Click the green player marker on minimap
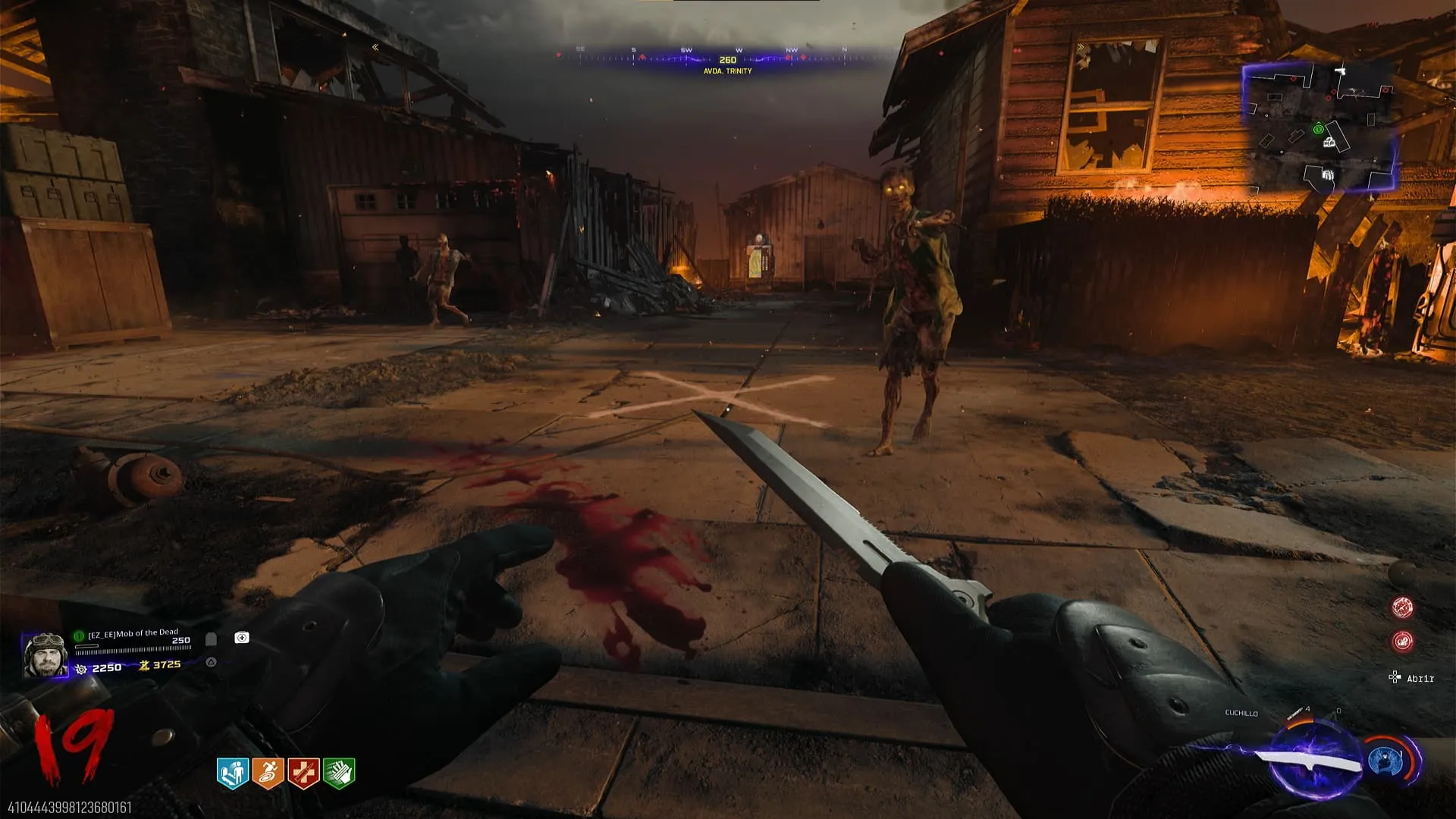This screenshot has height=819, width=1456. tap(1318, 129)
